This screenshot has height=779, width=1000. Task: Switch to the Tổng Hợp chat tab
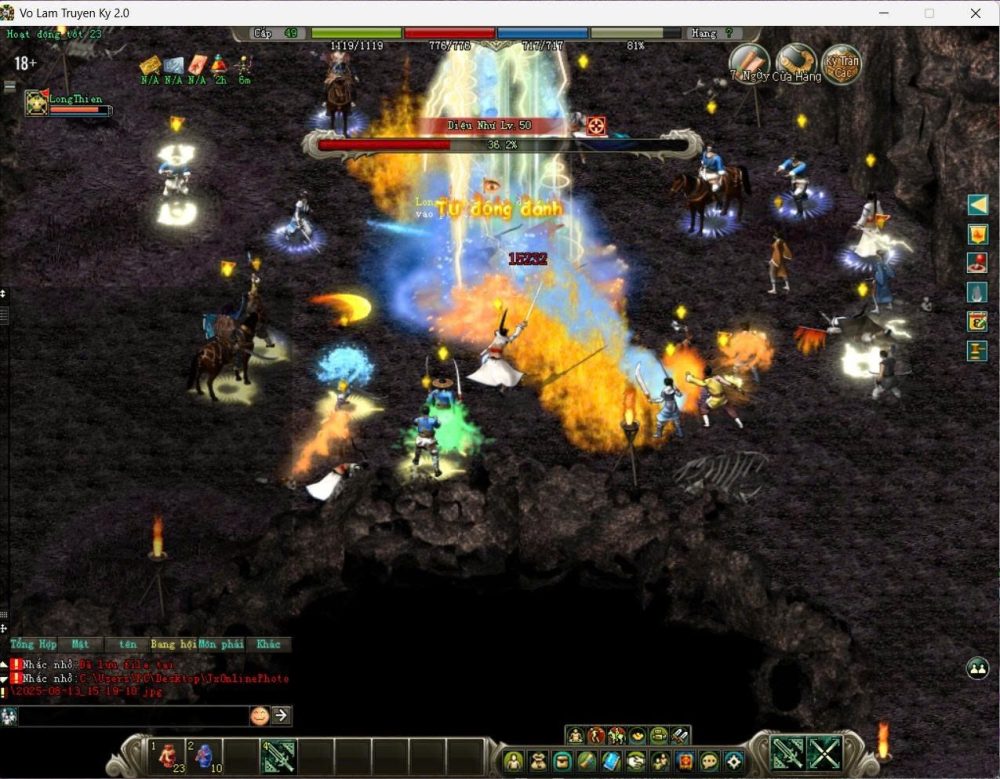[x=34, y=644]
